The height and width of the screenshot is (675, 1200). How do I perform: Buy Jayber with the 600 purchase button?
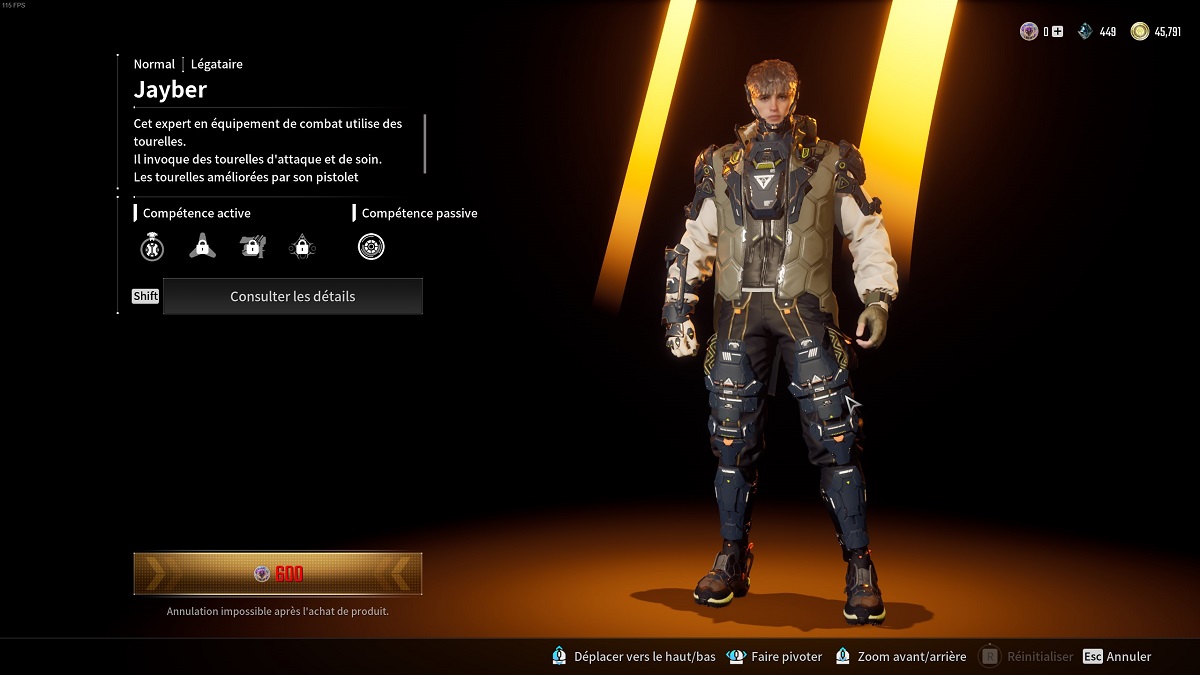(x=278, y=574)
